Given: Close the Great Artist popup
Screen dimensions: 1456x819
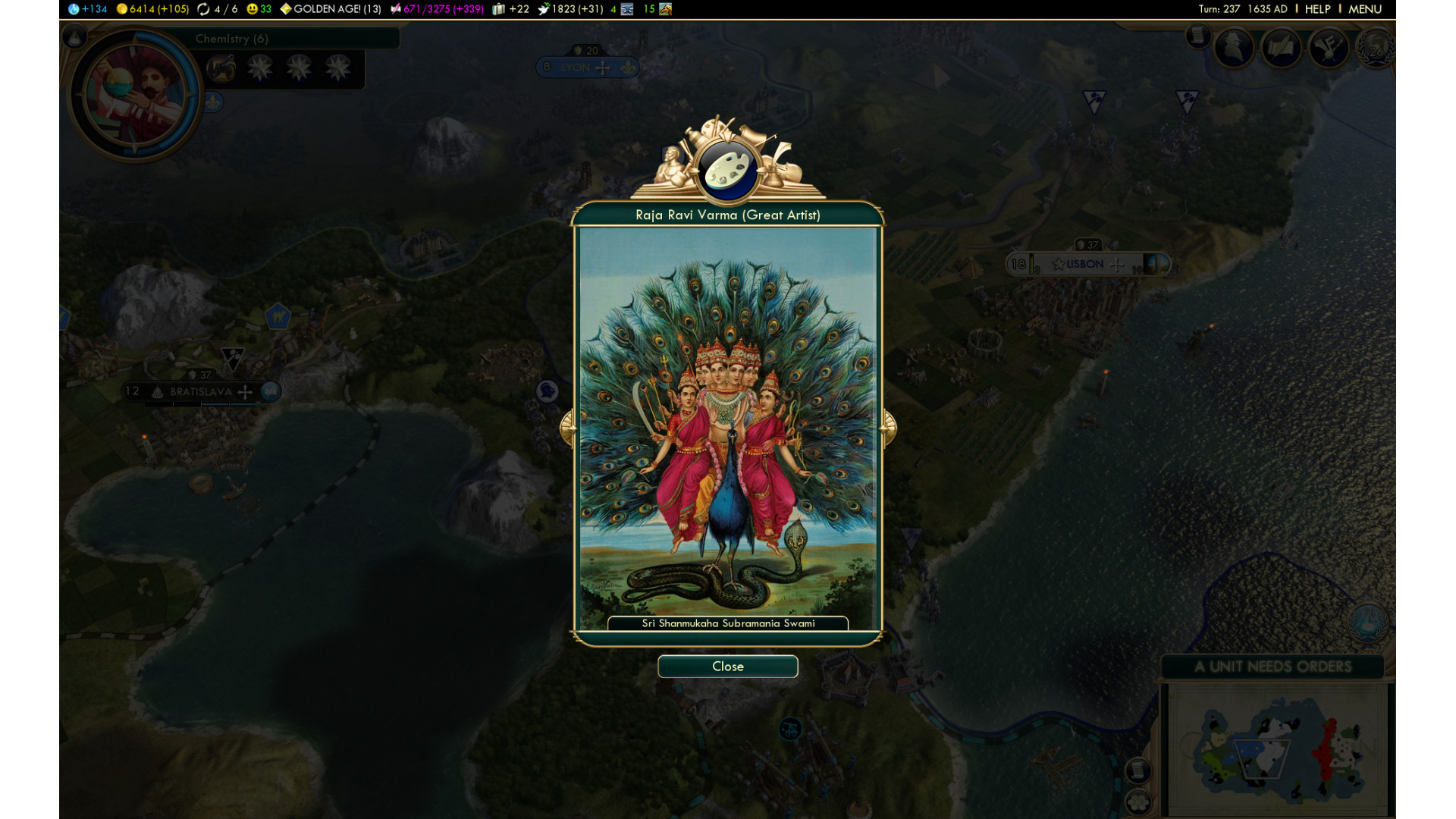Looking at the screenshot, I should point(727,667).
